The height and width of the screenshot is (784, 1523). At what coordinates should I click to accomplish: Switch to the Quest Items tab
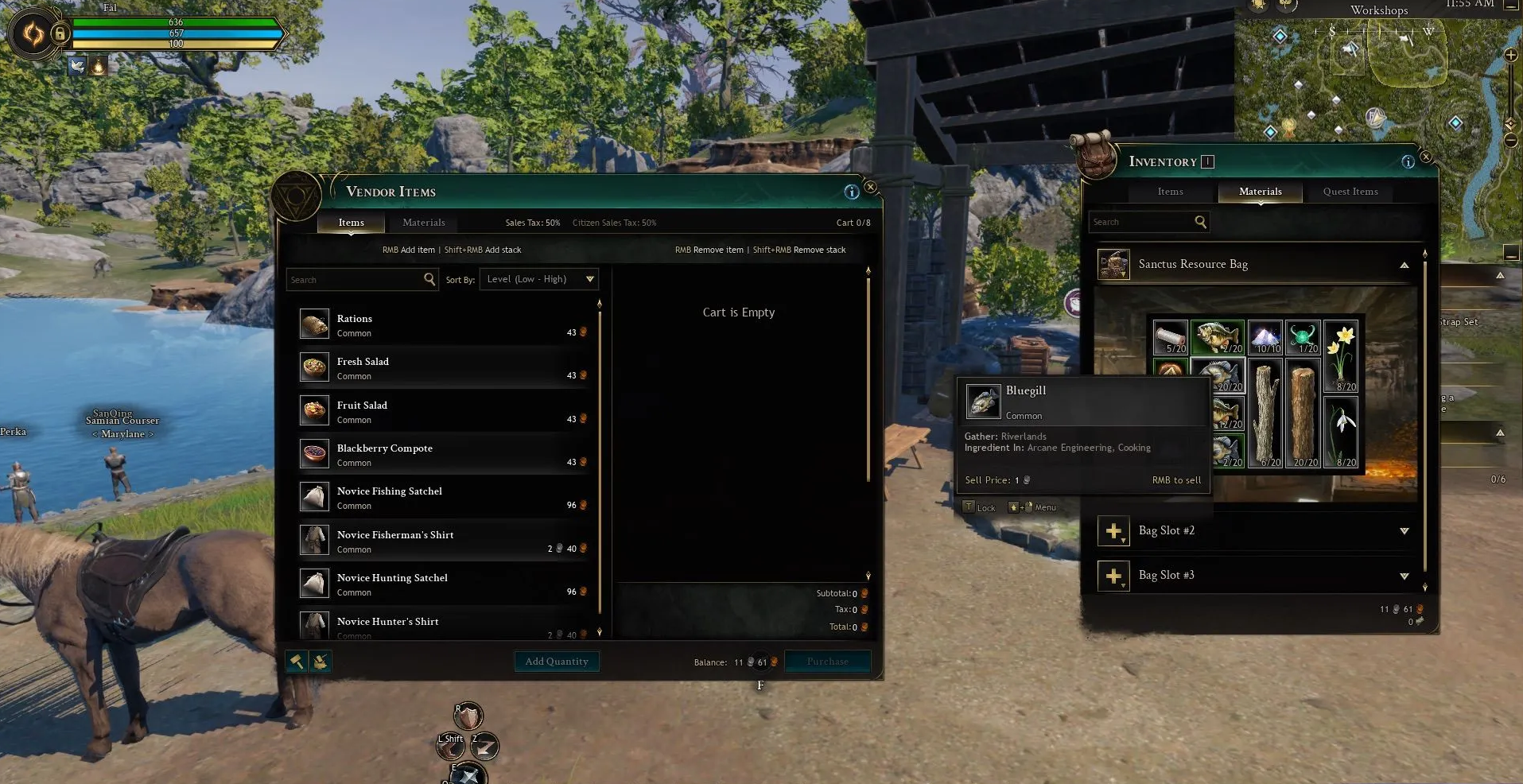(1350, 192)
